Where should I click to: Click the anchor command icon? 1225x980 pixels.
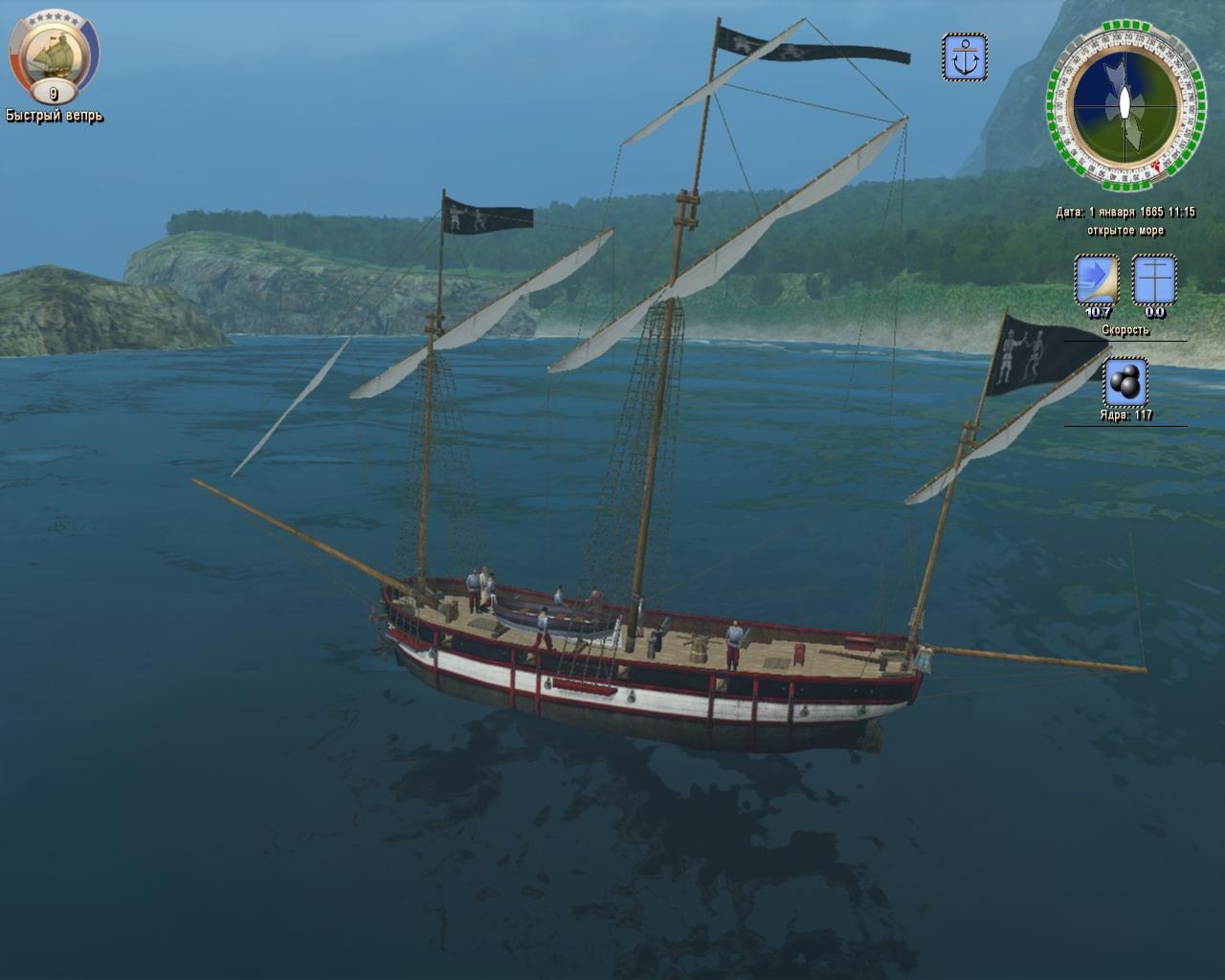pos(965,56)
